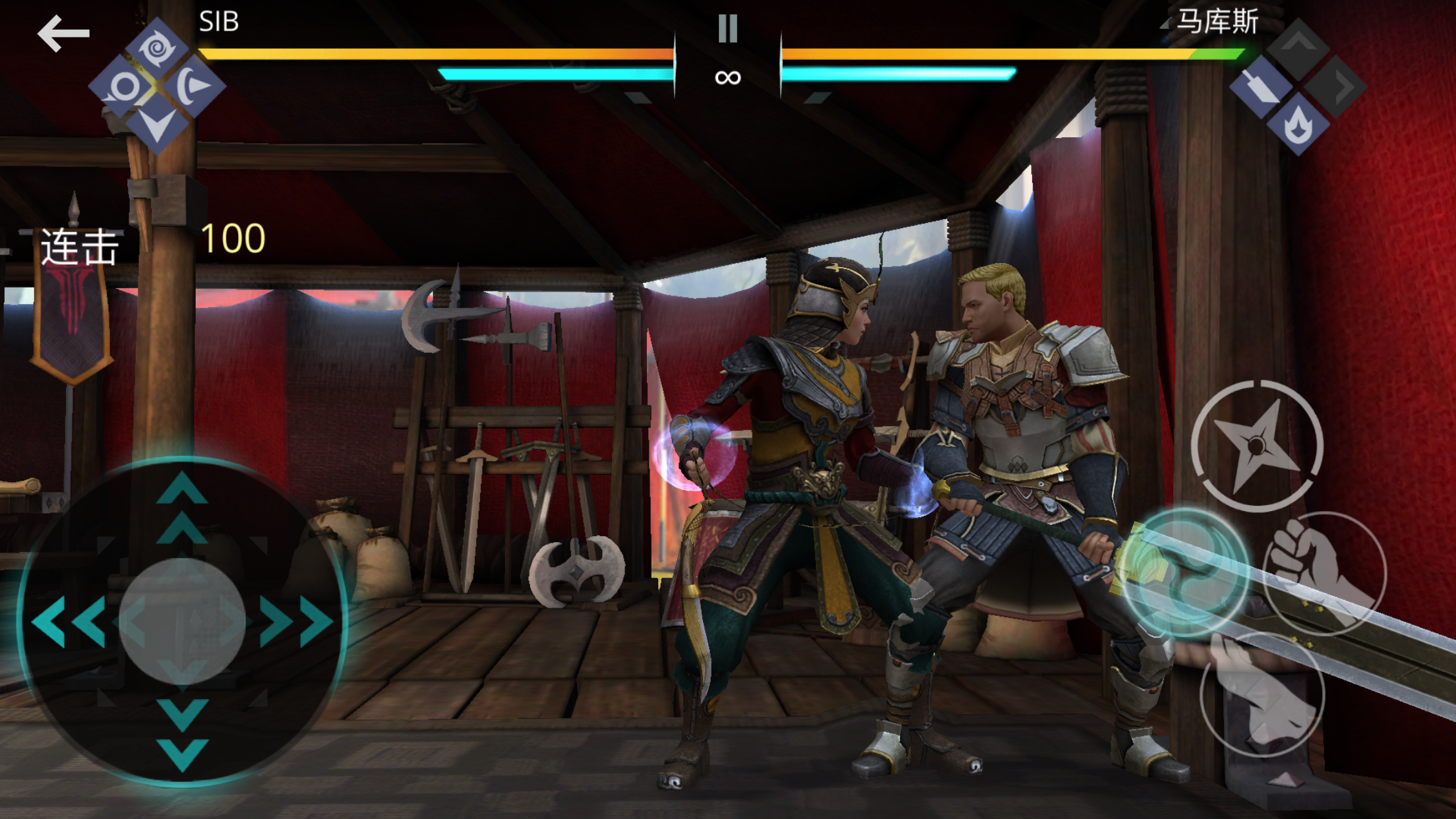Select SIB's downward chevron ability diamond
This screenshot has height=819, width=1456.
click(x=157, y=124)
